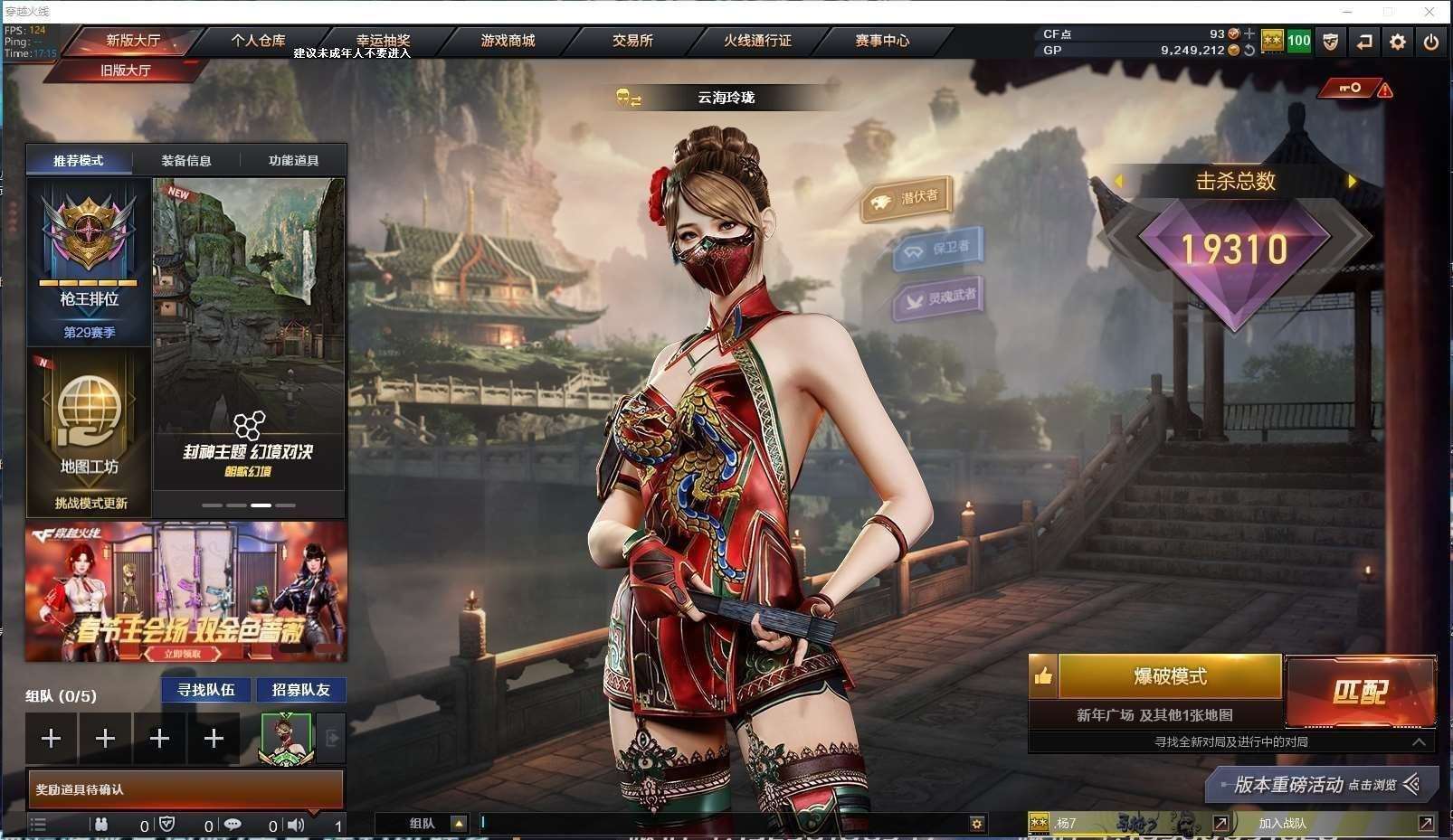Click the power exit icon
1453x840 pixels.
point(1430,42)
